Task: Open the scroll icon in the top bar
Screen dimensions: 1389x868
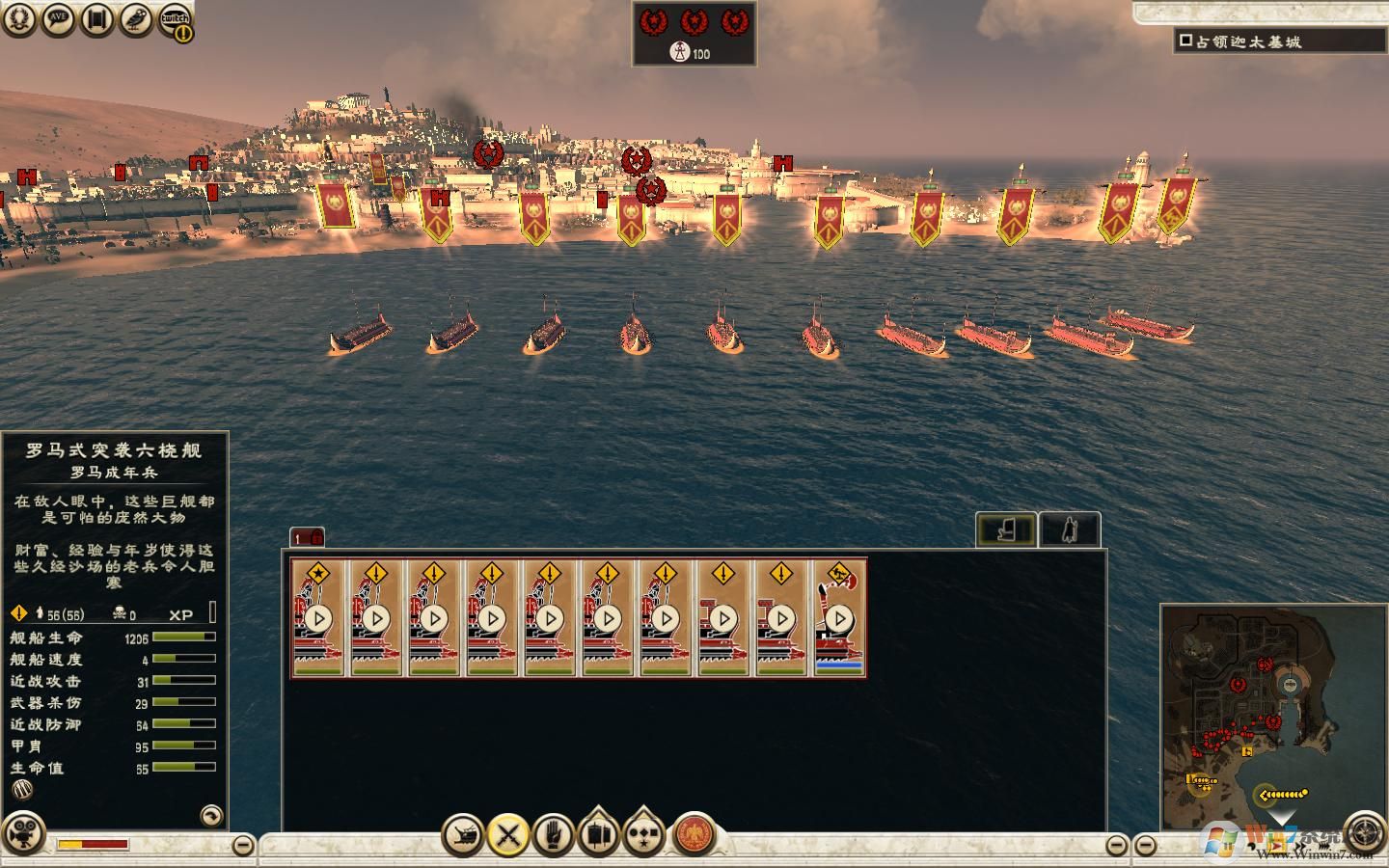Action: click(96, 20)
